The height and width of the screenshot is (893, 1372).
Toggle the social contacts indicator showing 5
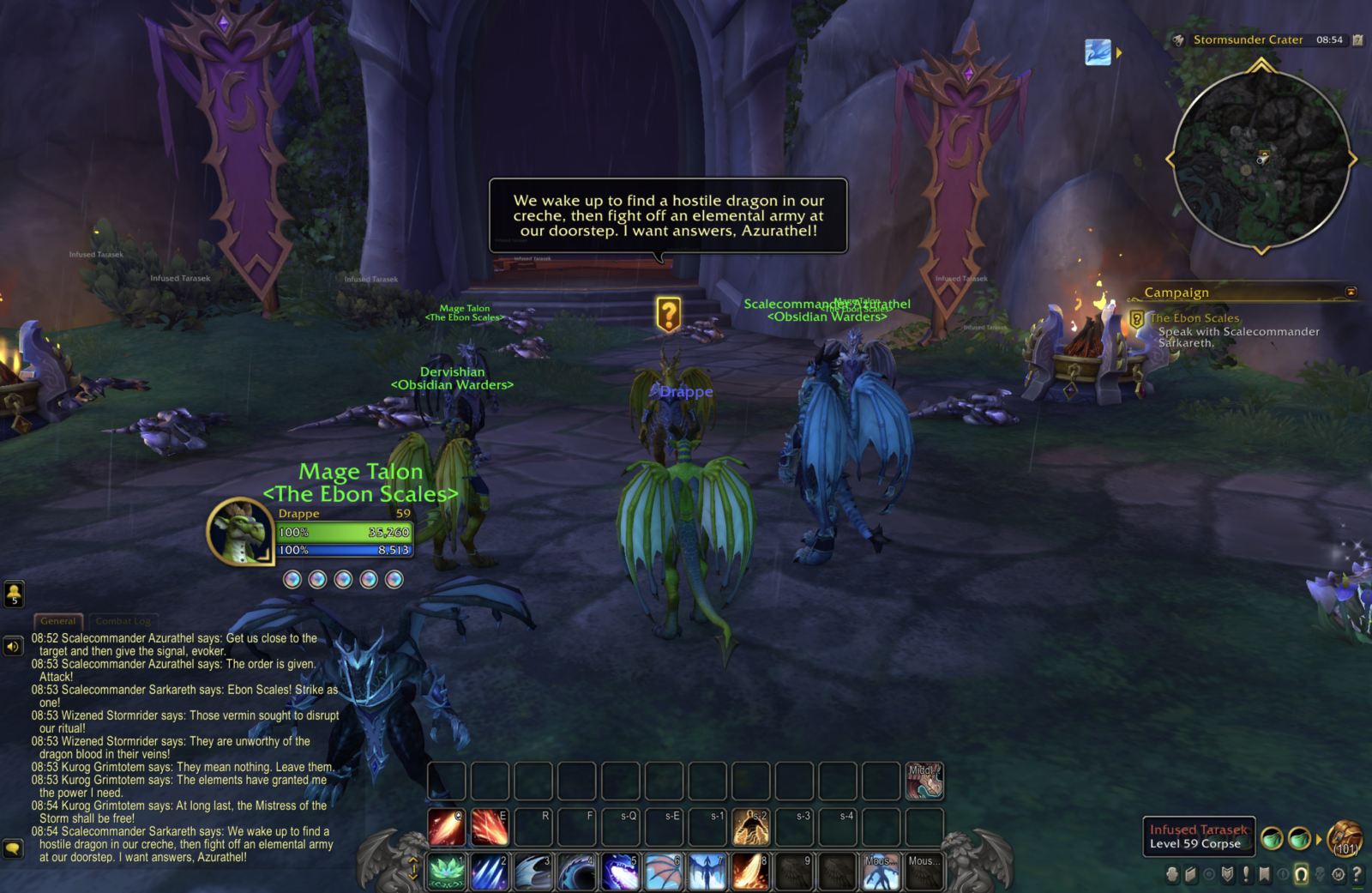point(15,594)
